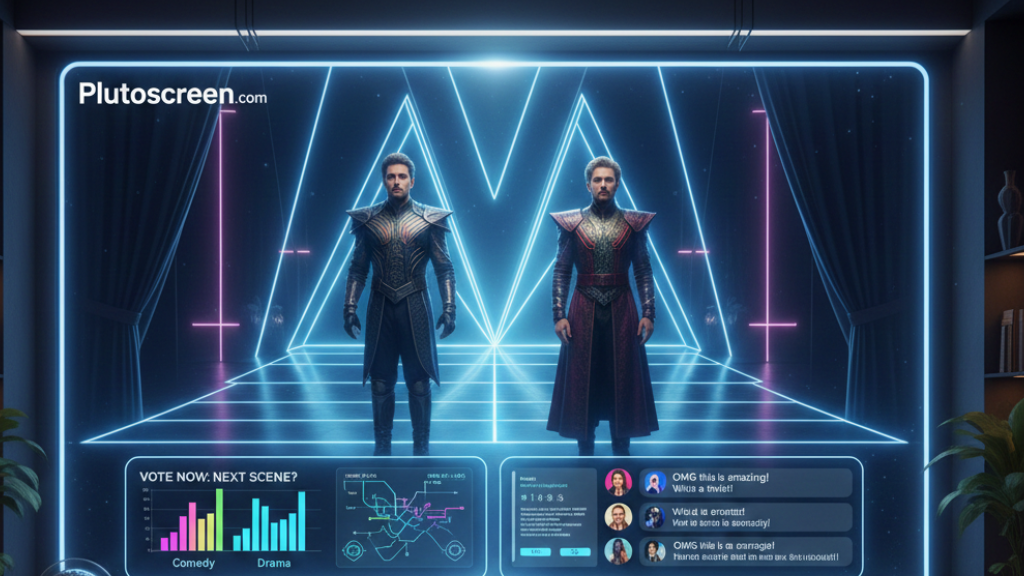Open the Plutoscreen.com logo link
Image resolution: width=1024 pixels, height=576 pixels.
[172, 95]
